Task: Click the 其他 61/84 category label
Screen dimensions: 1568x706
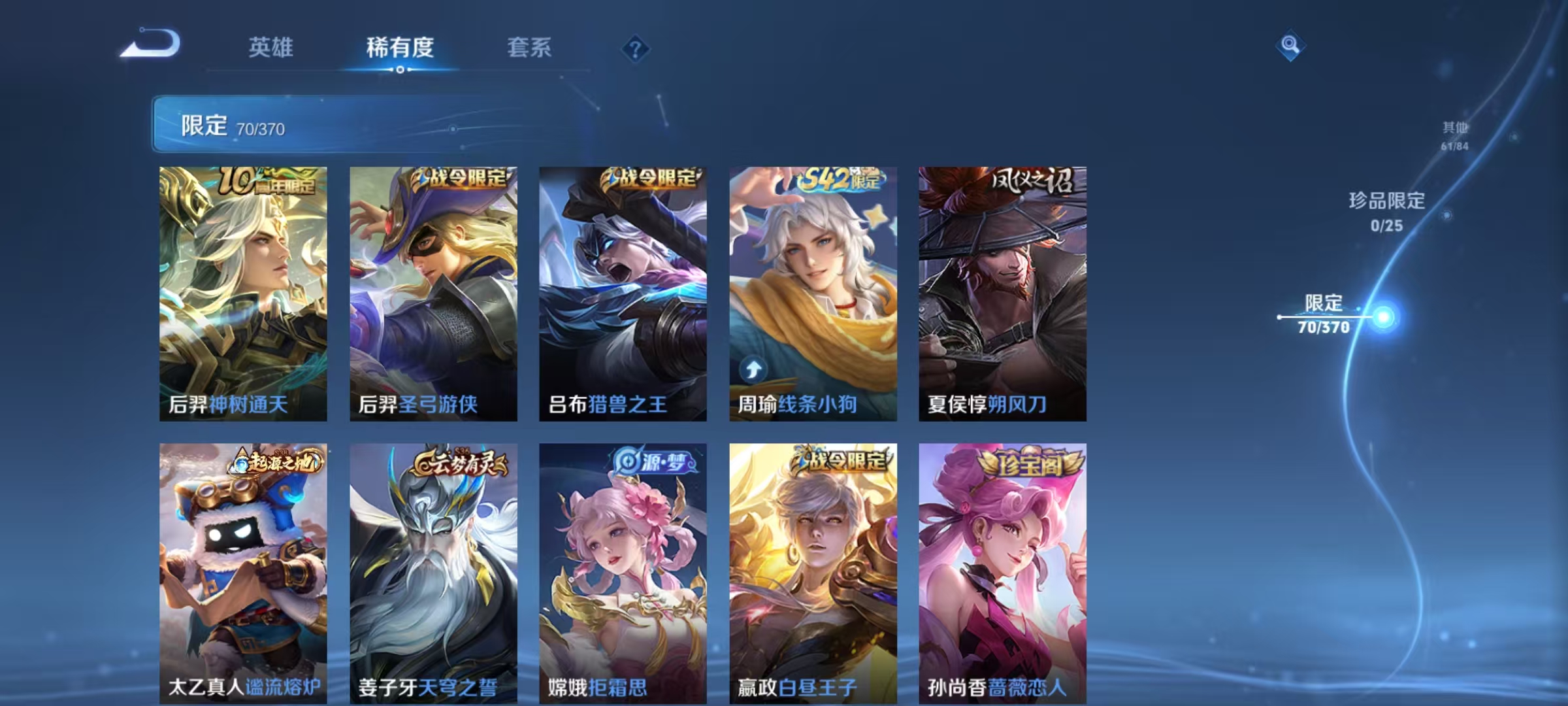Action: click(x=1455, y=134)
